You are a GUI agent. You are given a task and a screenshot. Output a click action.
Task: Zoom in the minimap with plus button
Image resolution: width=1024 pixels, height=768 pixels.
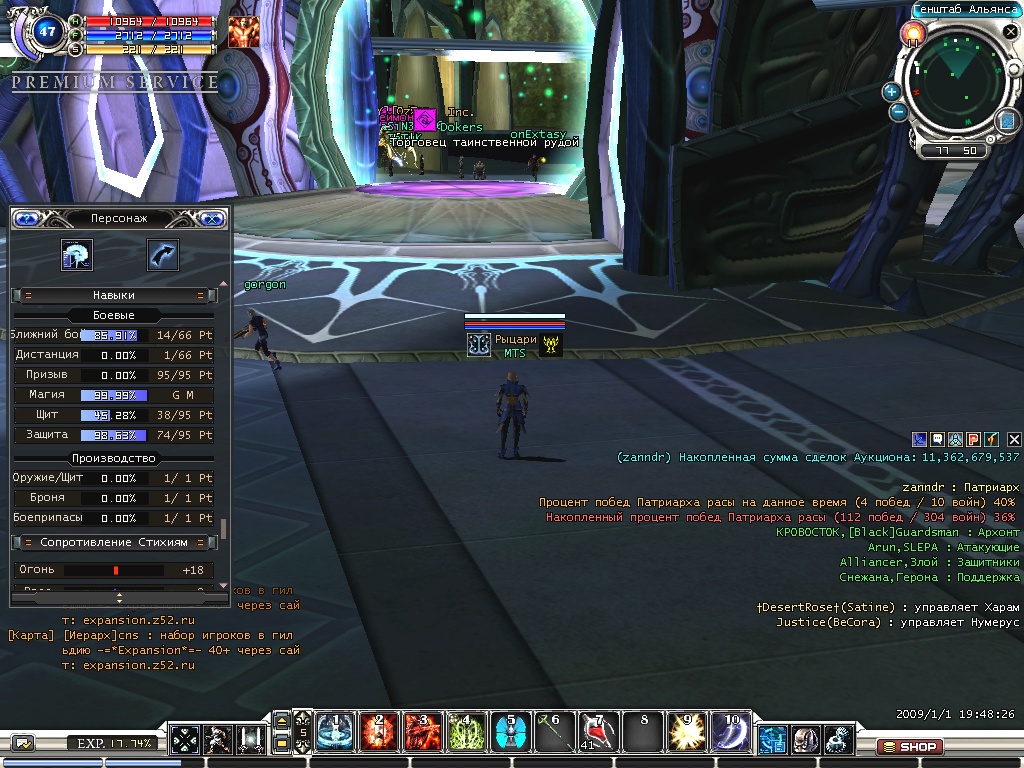coord(891,92)
